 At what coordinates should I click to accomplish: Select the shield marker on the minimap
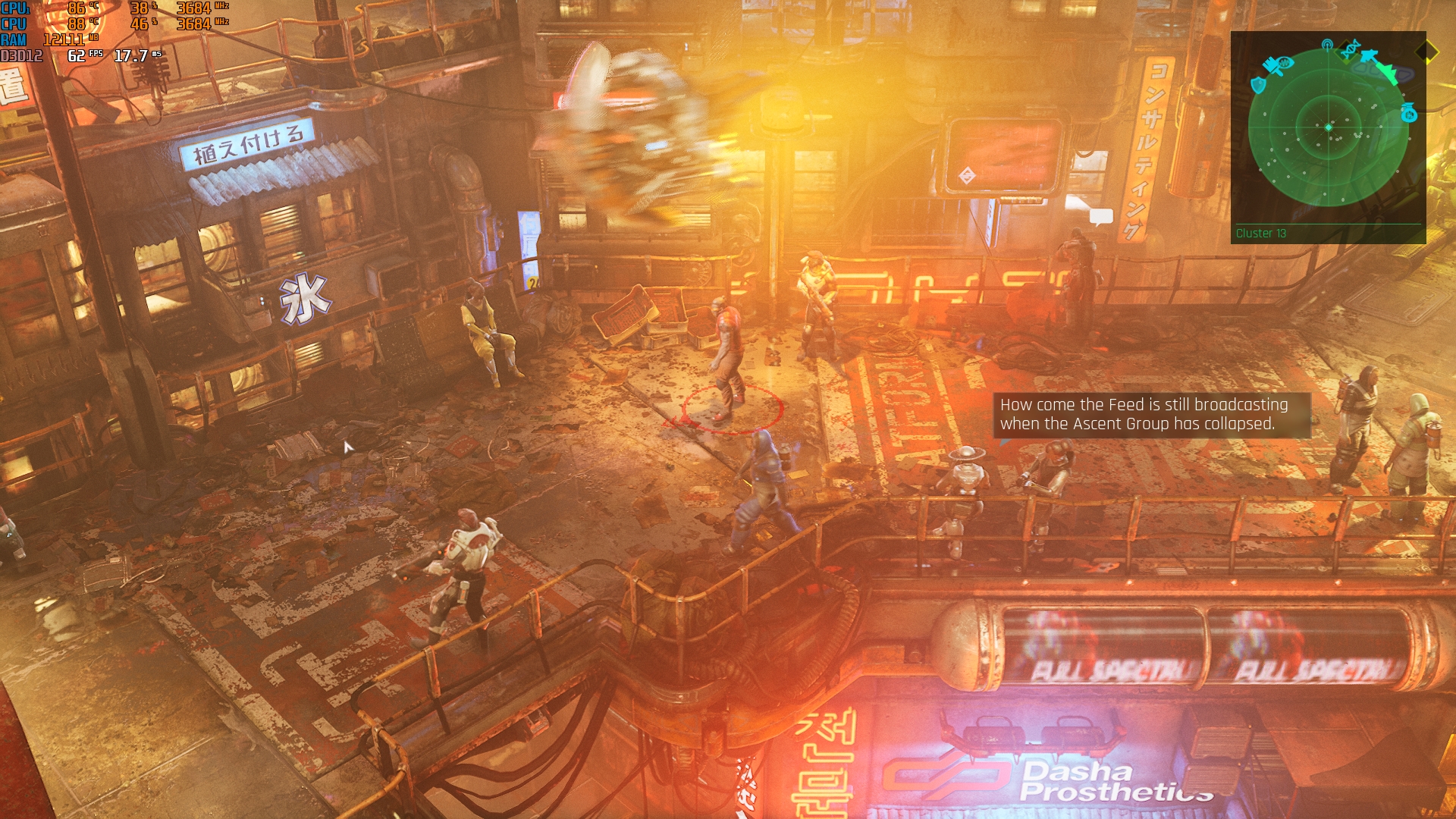tap(1258, 84)
